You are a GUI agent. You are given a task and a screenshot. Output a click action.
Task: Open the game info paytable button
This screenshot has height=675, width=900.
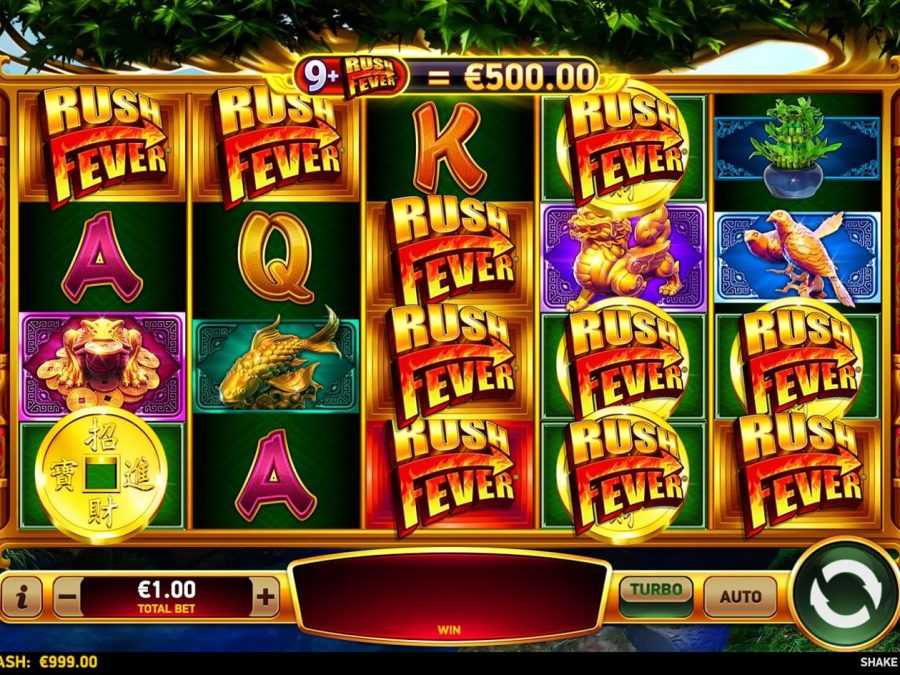point(23,598)
